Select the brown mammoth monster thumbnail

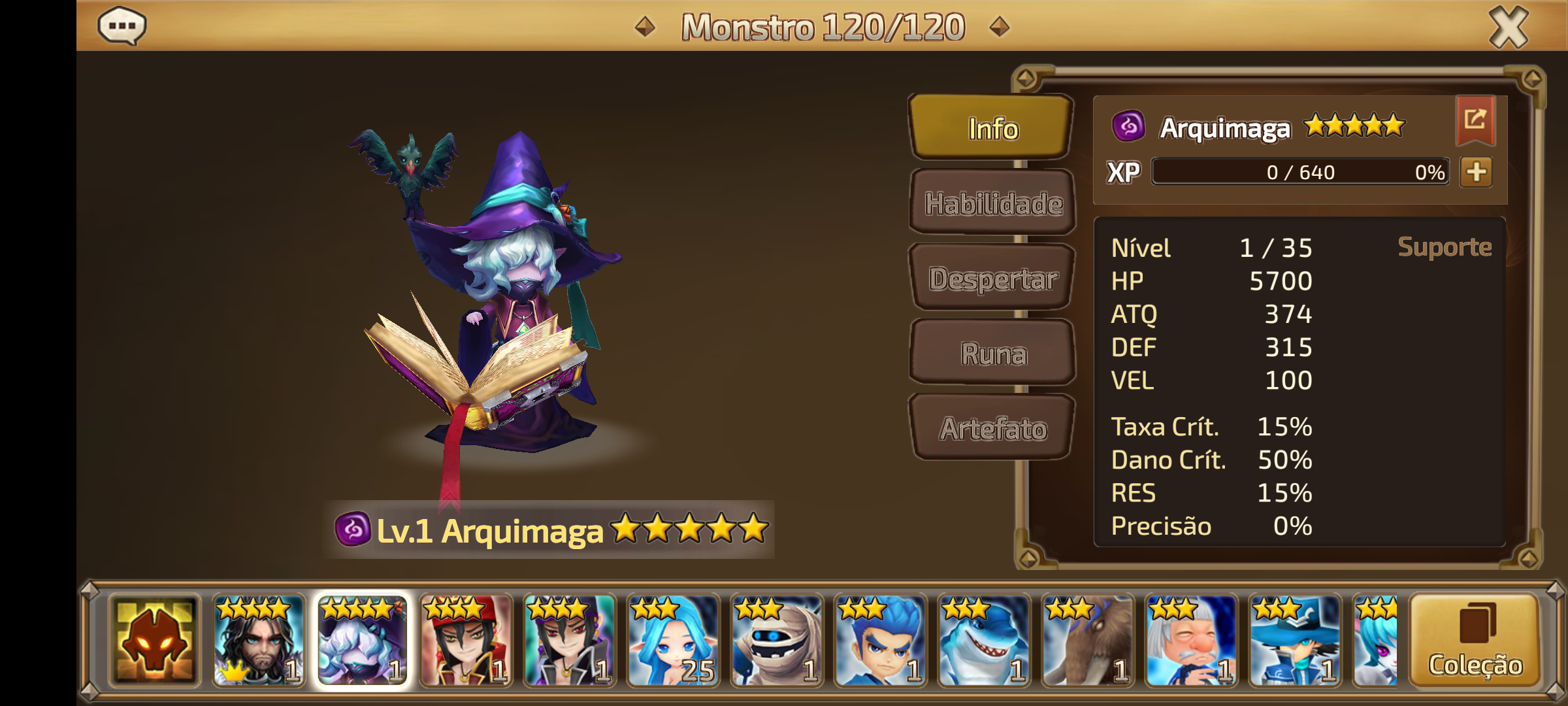click(1088, 641)
